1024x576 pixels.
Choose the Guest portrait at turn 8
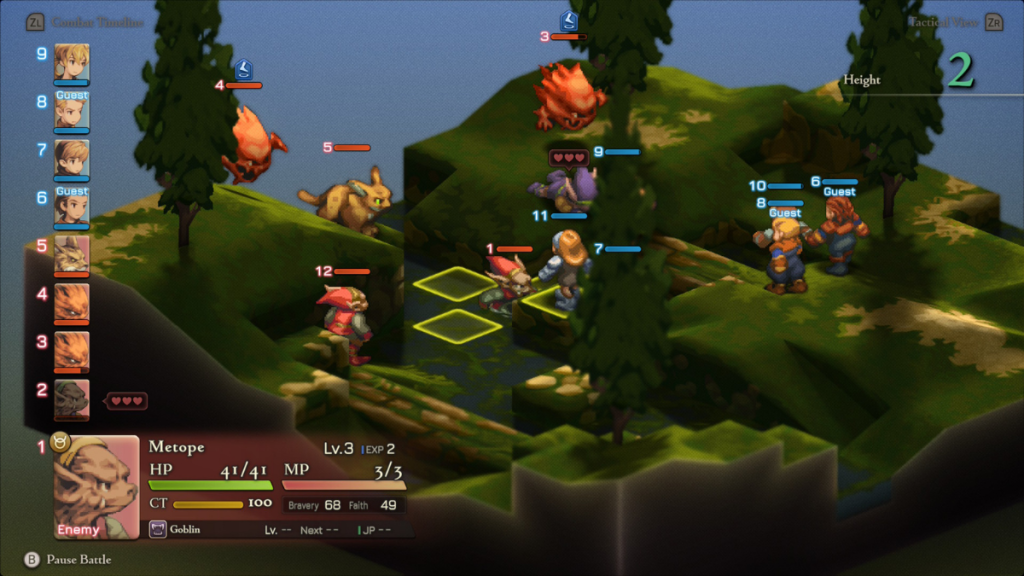(x=71, y=112)
